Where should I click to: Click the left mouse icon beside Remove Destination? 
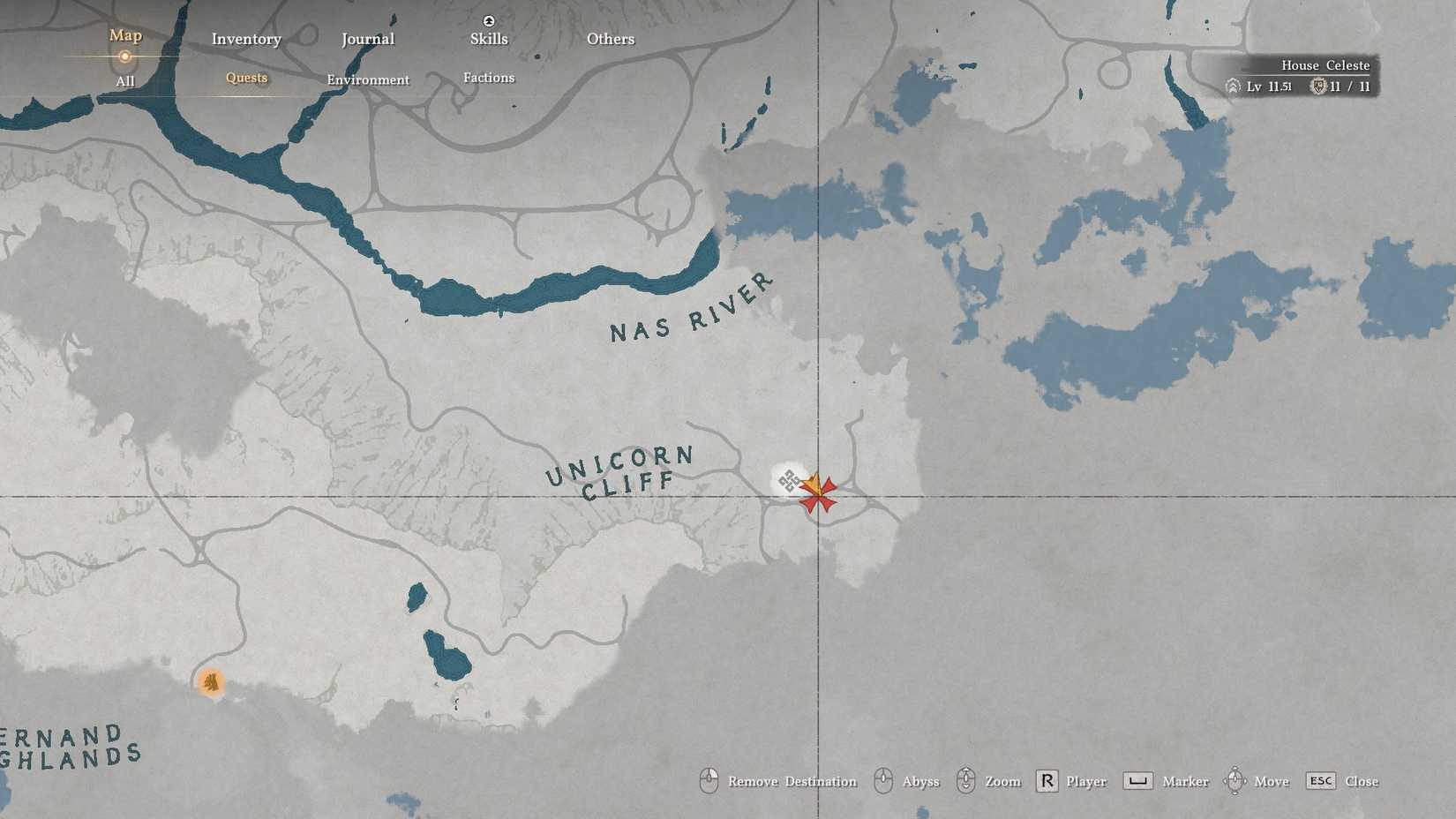pos(709,781)
